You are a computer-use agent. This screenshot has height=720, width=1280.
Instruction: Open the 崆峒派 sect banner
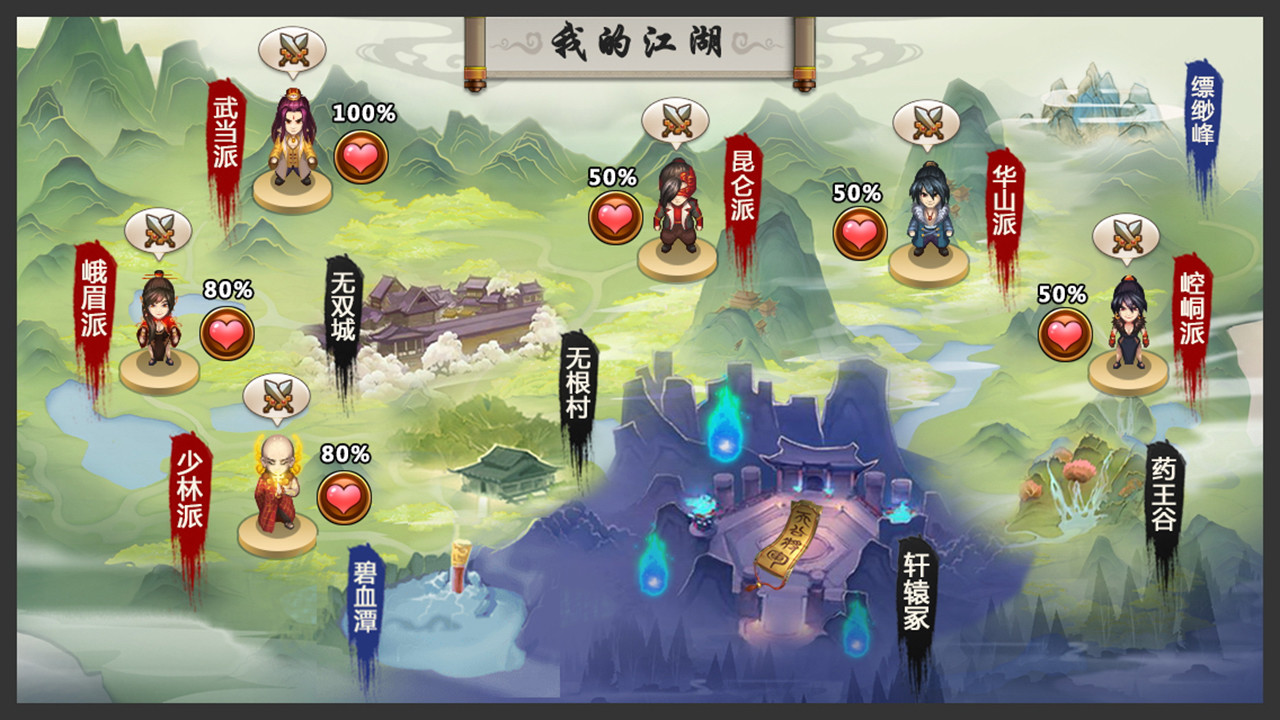coord(1191,313)
